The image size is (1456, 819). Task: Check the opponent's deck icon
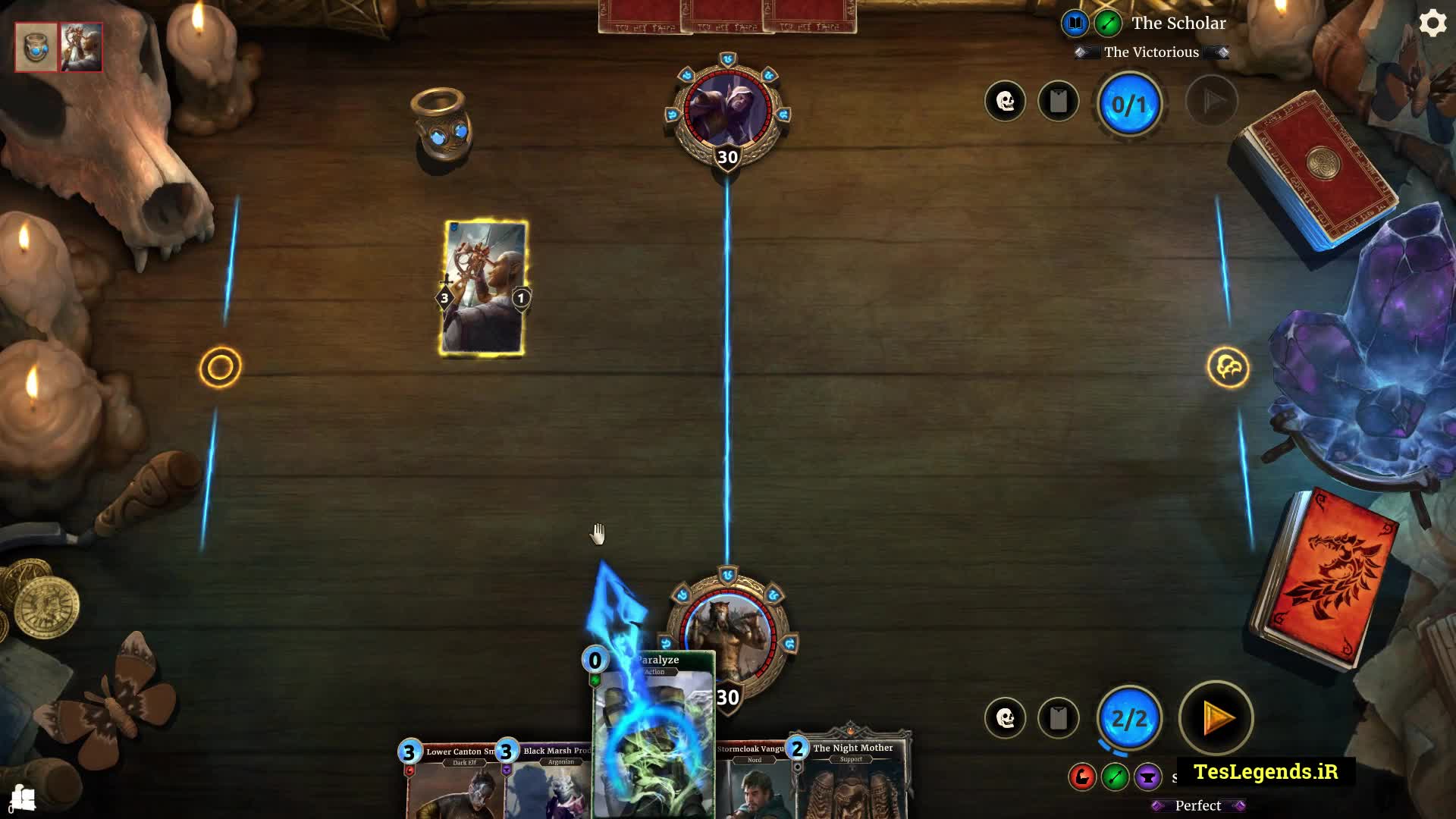click(x=1058, y=101)
